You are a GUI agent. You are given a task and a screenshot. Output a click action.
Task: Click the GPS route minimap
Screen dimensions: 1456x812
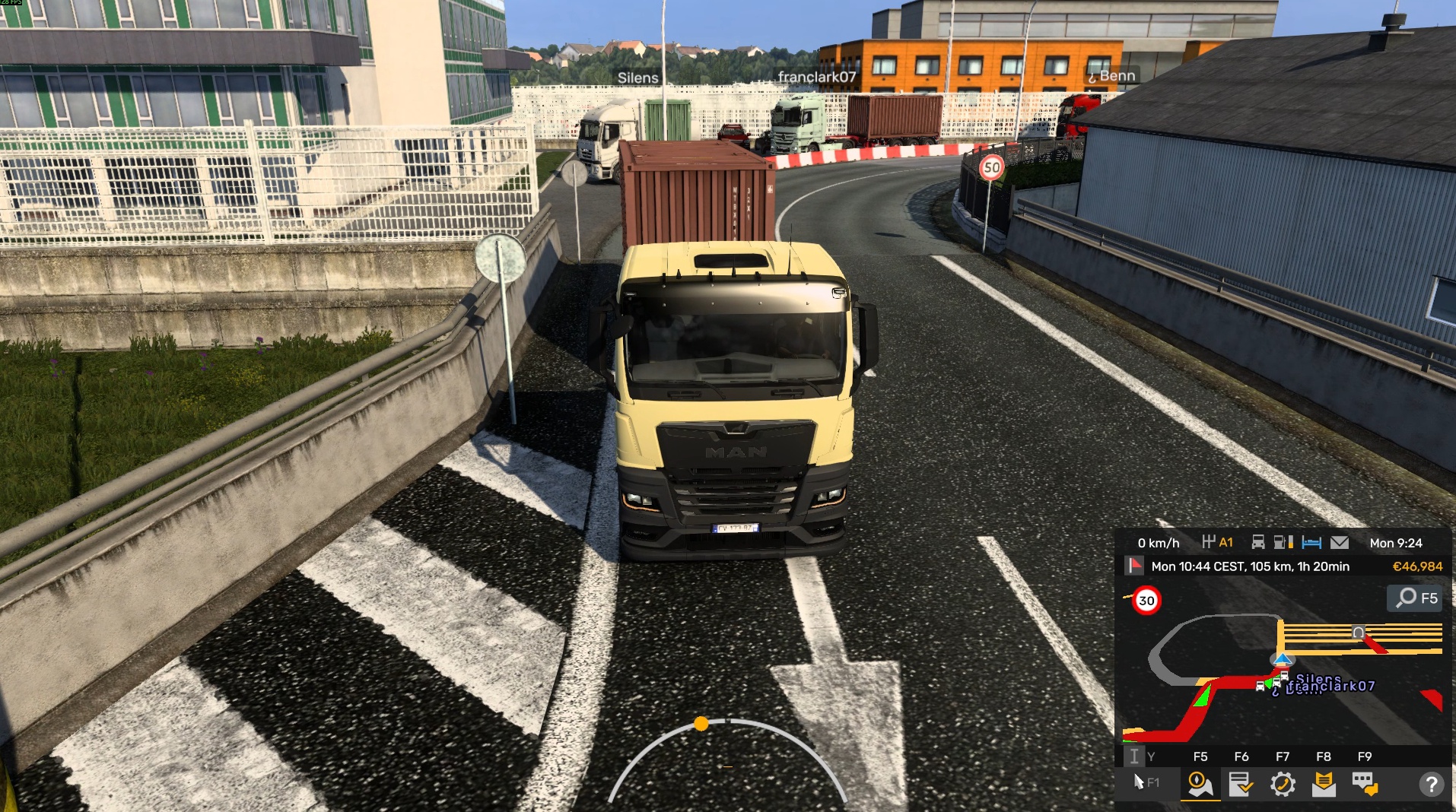1283,677
